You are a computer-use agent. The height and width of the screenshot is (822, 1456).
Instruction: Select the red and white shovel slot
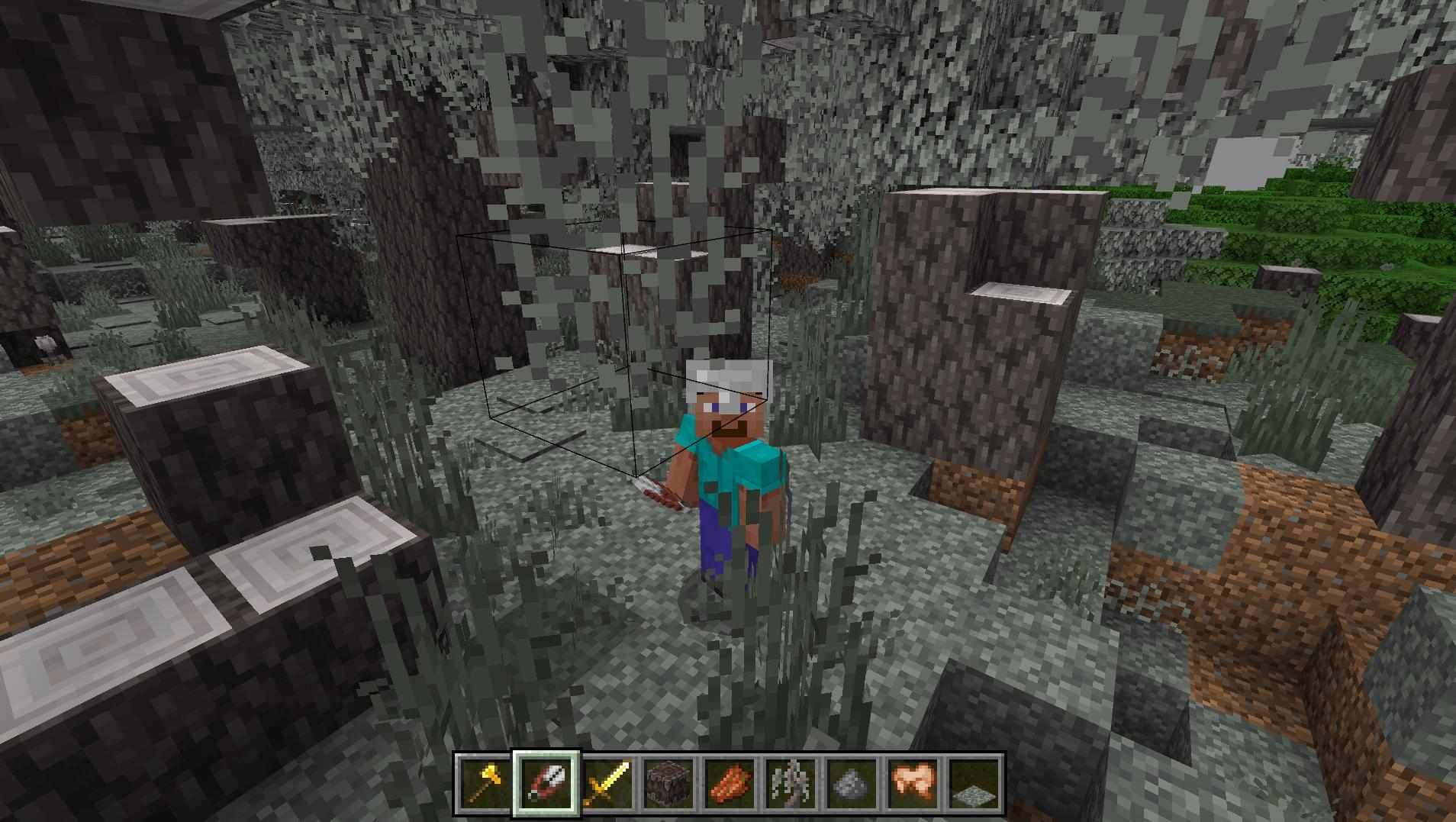click(x=546, y=783)
